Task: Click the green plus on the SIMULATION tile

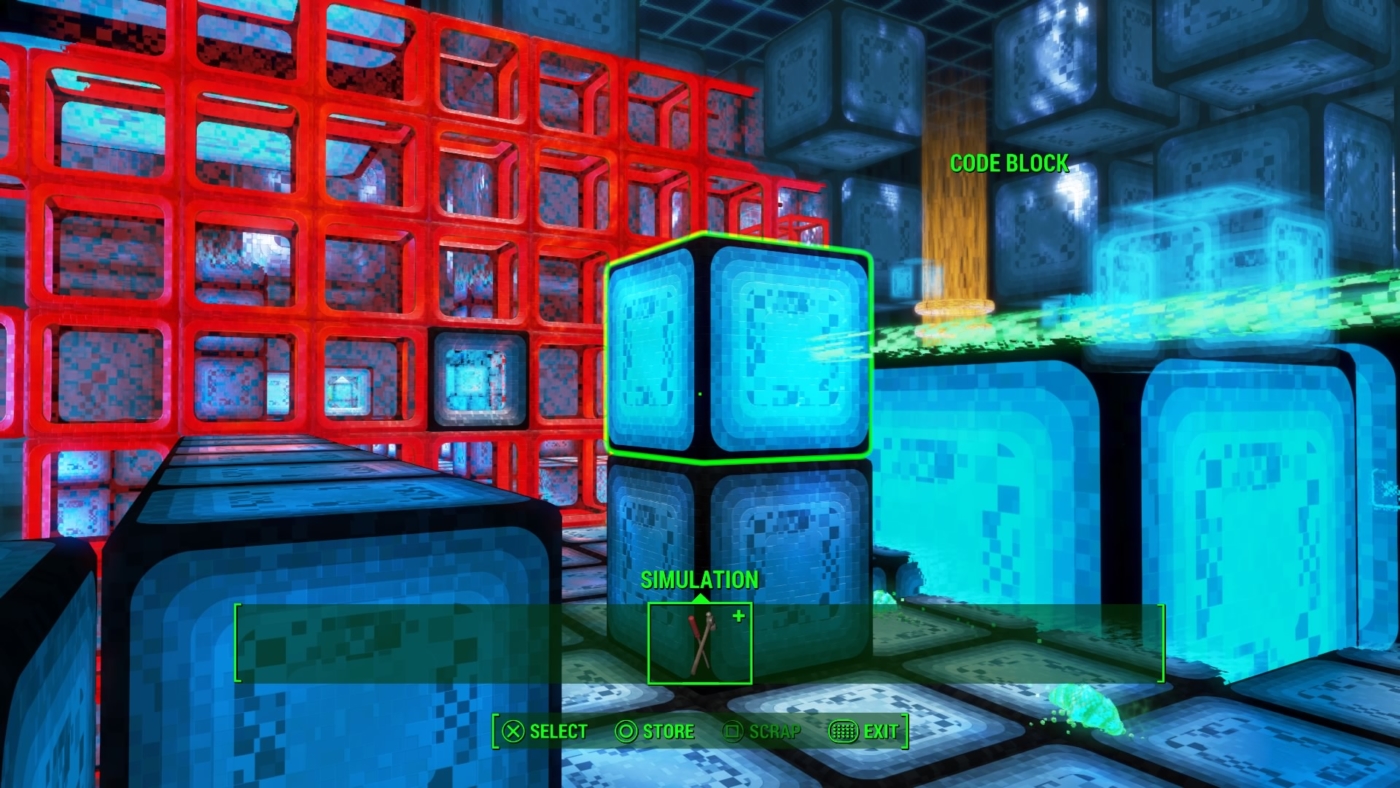Action: (x=738, y=618)
